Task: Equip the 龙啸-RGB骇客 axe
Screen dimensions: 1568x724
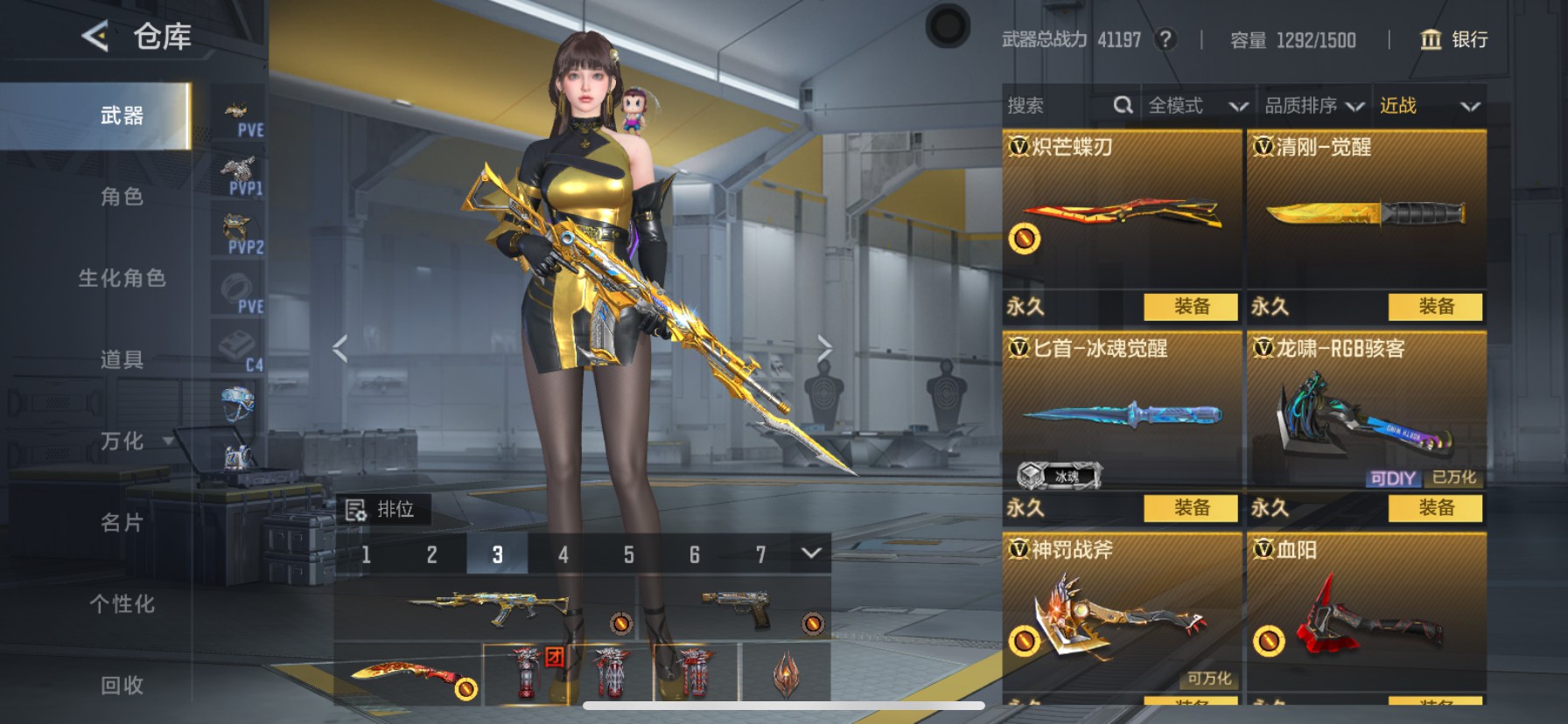Action: [1435, 508]
